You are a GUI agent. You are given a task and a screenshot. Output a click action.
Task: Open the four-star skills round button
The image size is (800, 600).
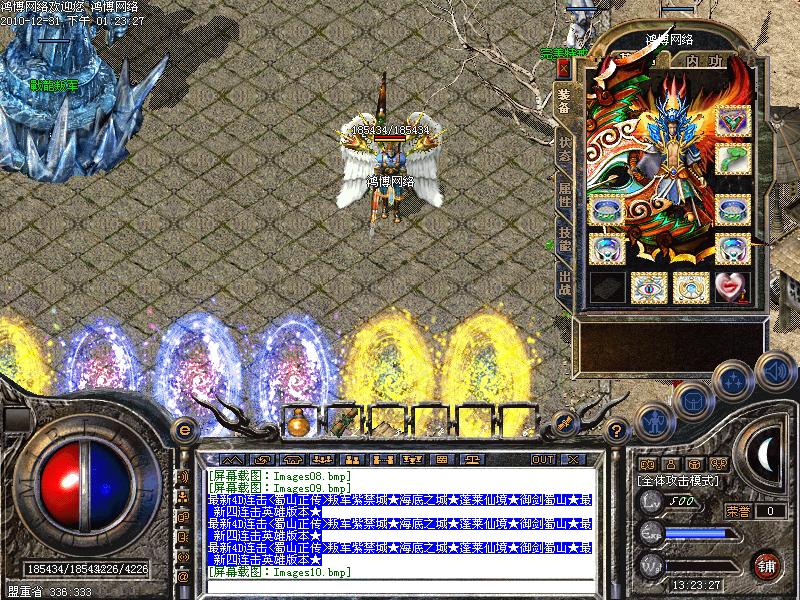[x=733, y=380]
